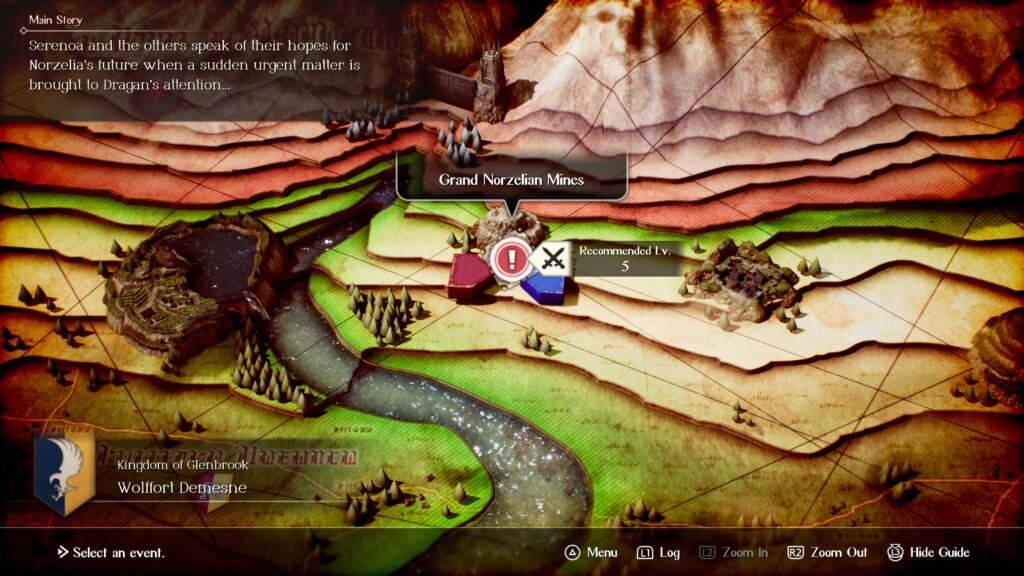The image size is (1024, 576).
Task: Select the red exclamation main story event marker
Action: pos(512,260)
